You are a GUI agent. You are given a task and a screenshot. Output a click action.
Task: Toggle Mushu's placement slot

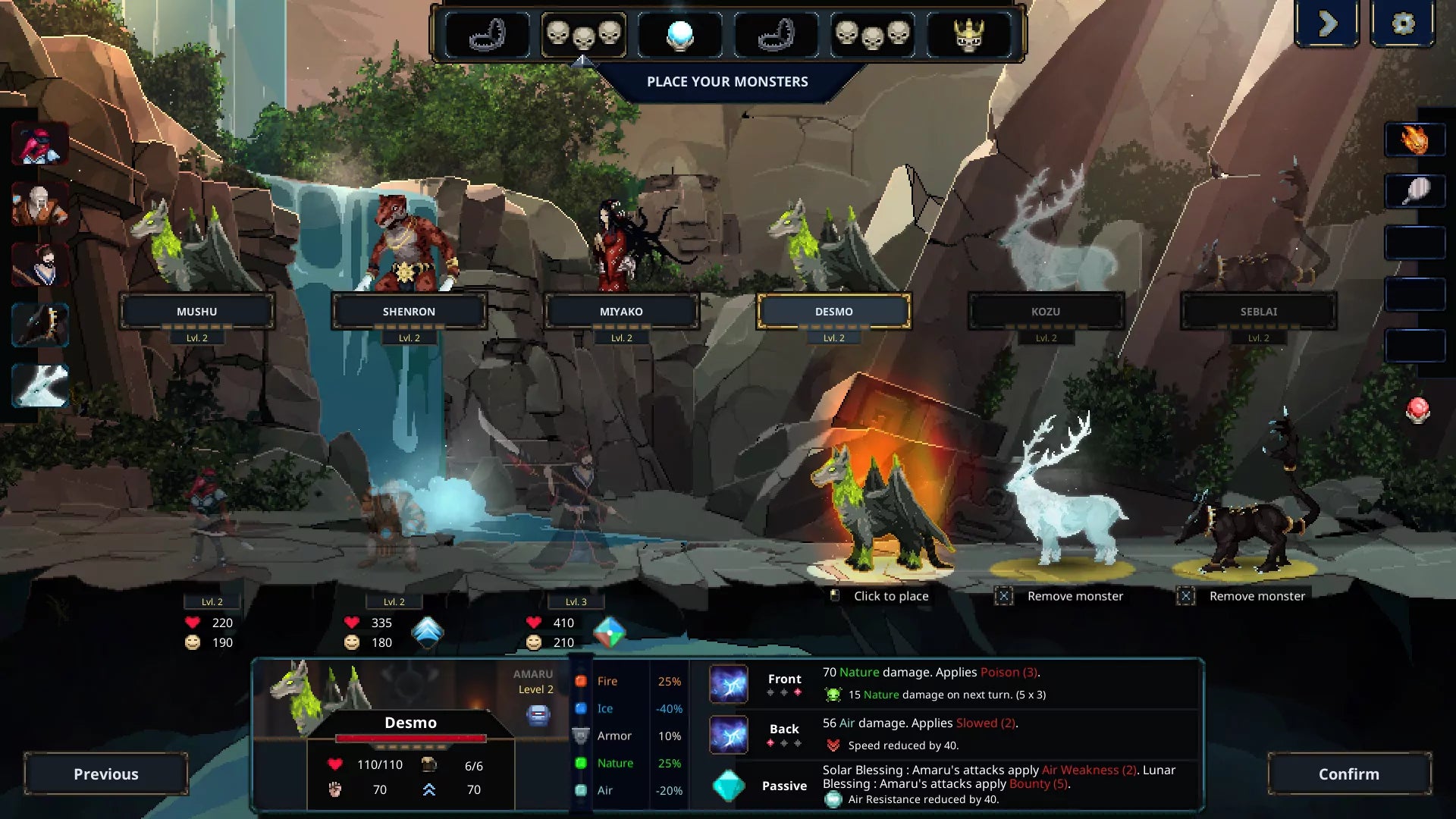click(196, 311)
